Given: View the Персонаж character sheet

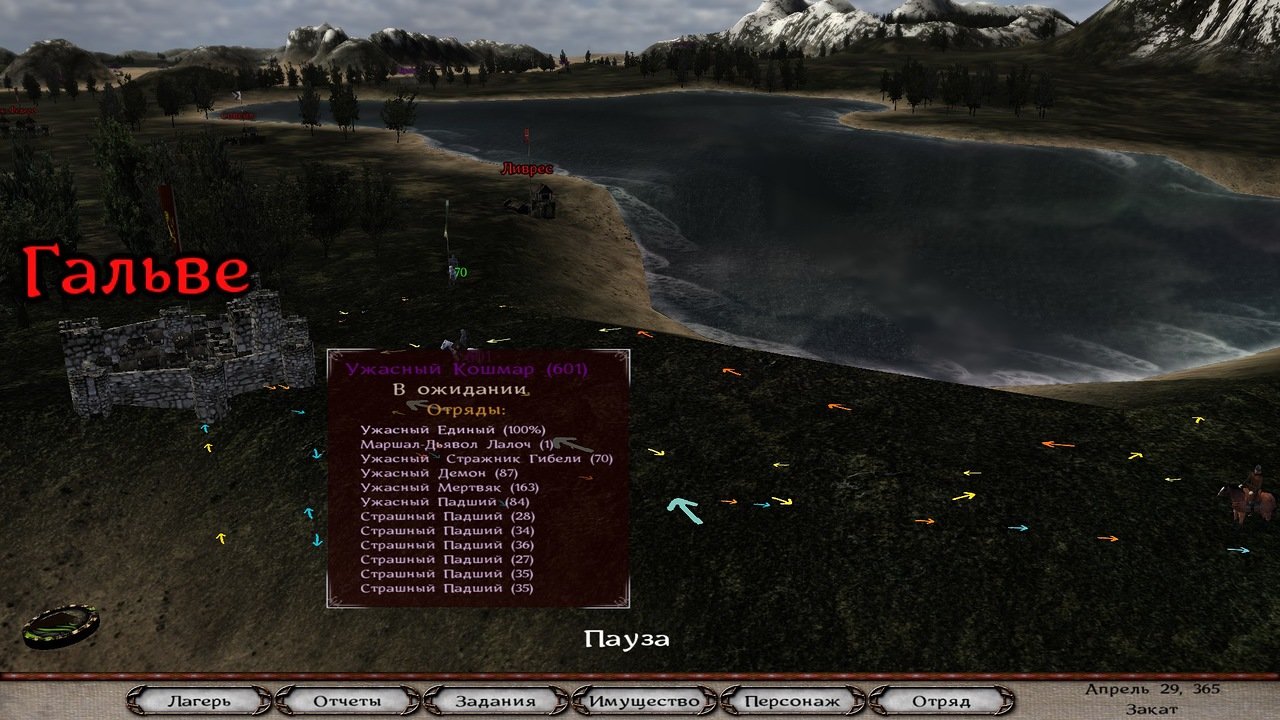Looking at the screenshot, I should tap(792, 701).
